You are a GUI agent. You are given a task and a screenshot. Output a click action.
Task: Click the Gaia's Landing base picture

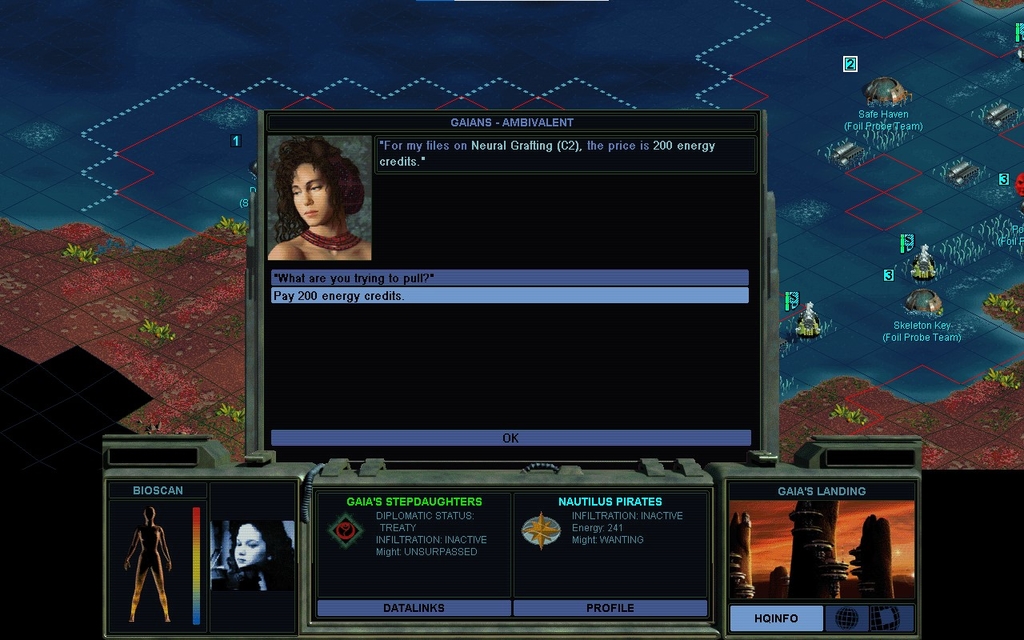coord(821,550)
